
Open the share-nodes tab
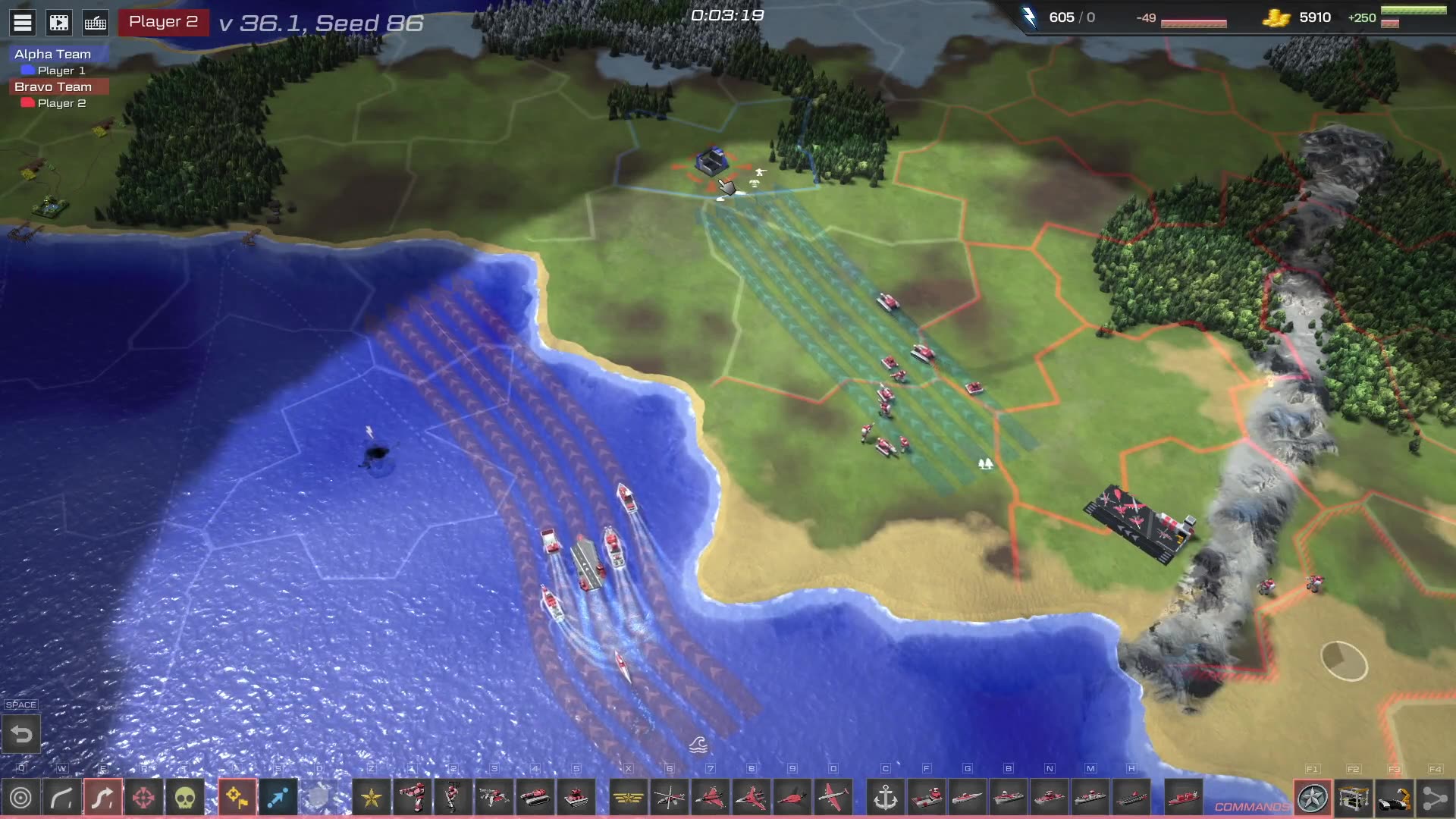[x=1435, y=798]
